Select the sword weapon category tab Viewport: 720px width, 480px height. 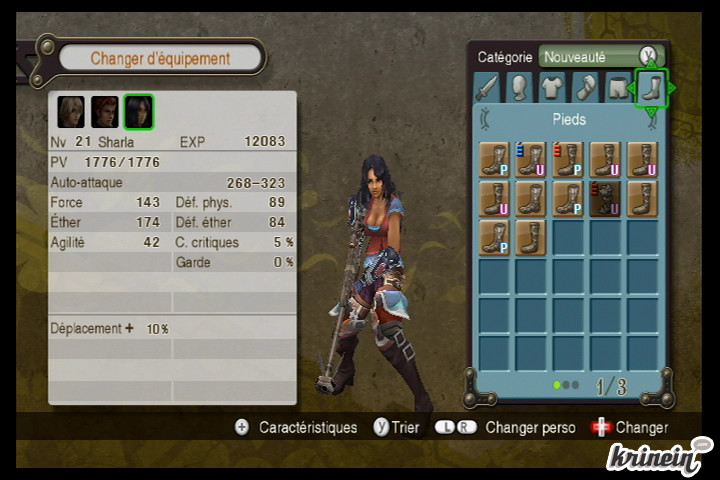click(486, 88)
